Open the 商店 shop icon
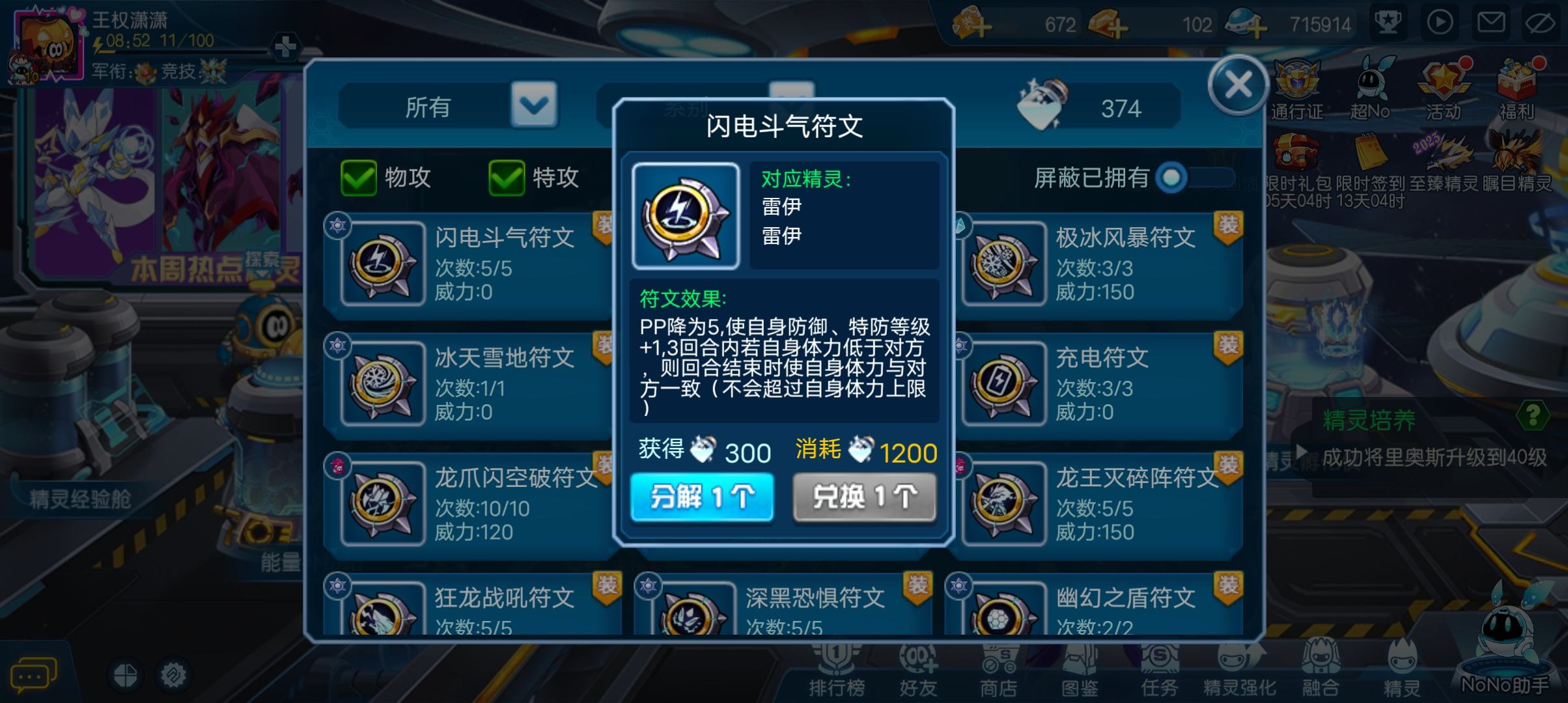 (x=1000, y=670)
